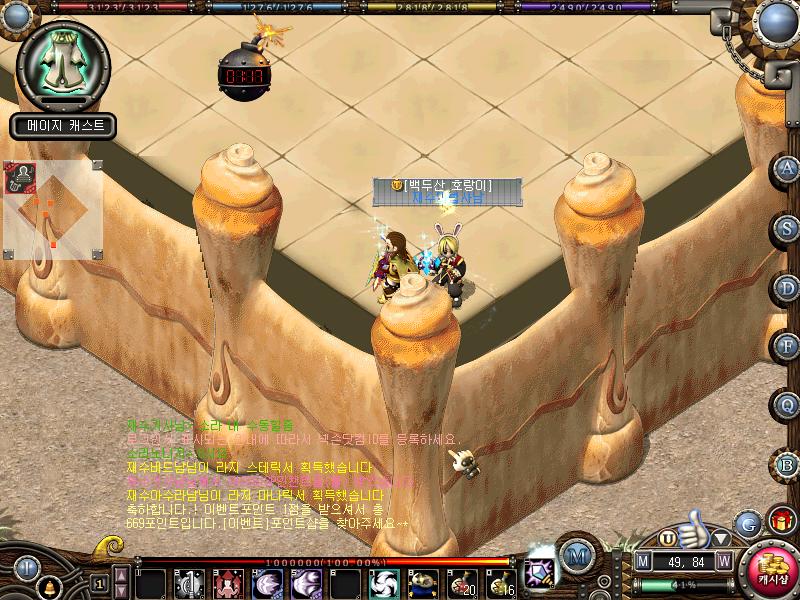This screenshot has width=800, height=600.
Task: Click the round F menu button
Action: click(788, 346)
